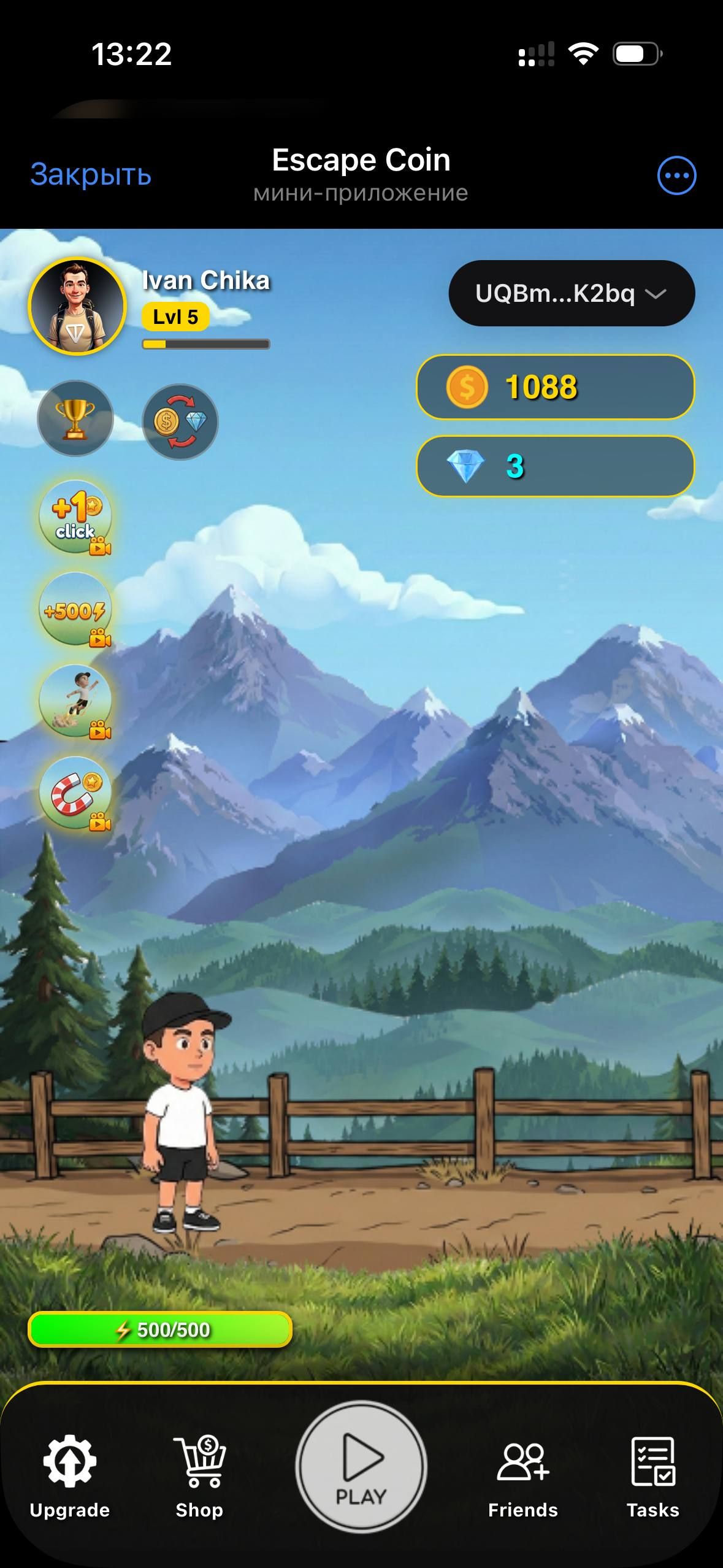
Task: Claim the +500 energy video bonus
Action: [75, 609]
